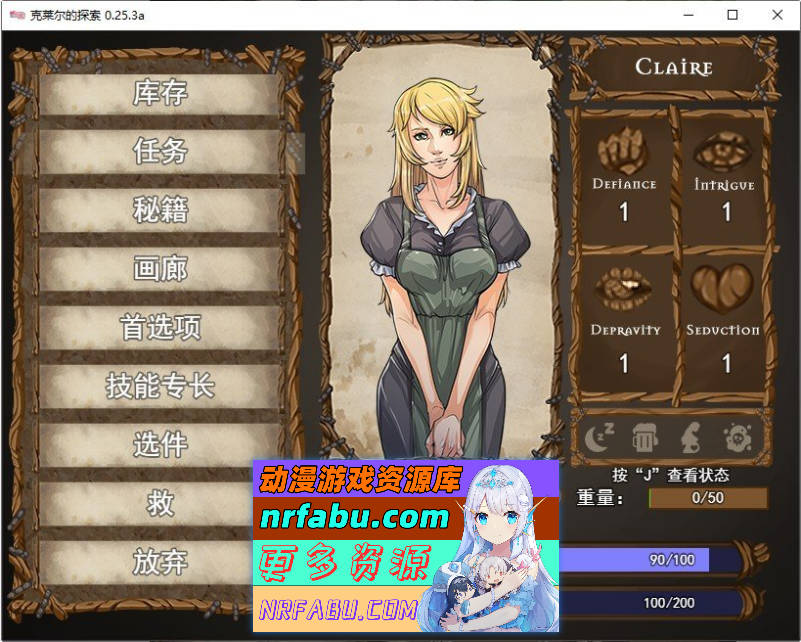Close the game window
Viewport: 801px width, 642px height.
click(777, 15)
